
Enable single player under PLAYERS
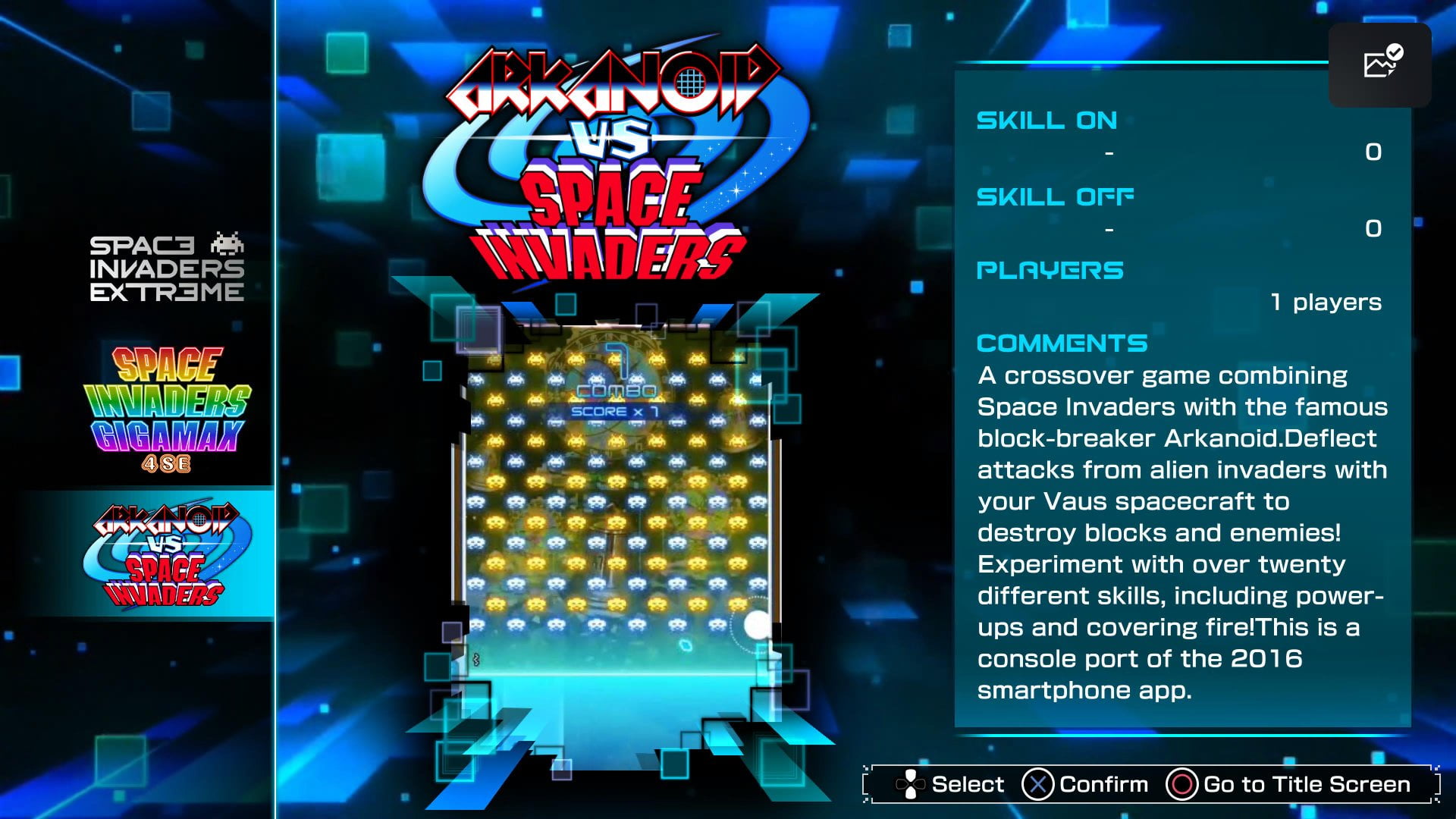(1326, 301)
